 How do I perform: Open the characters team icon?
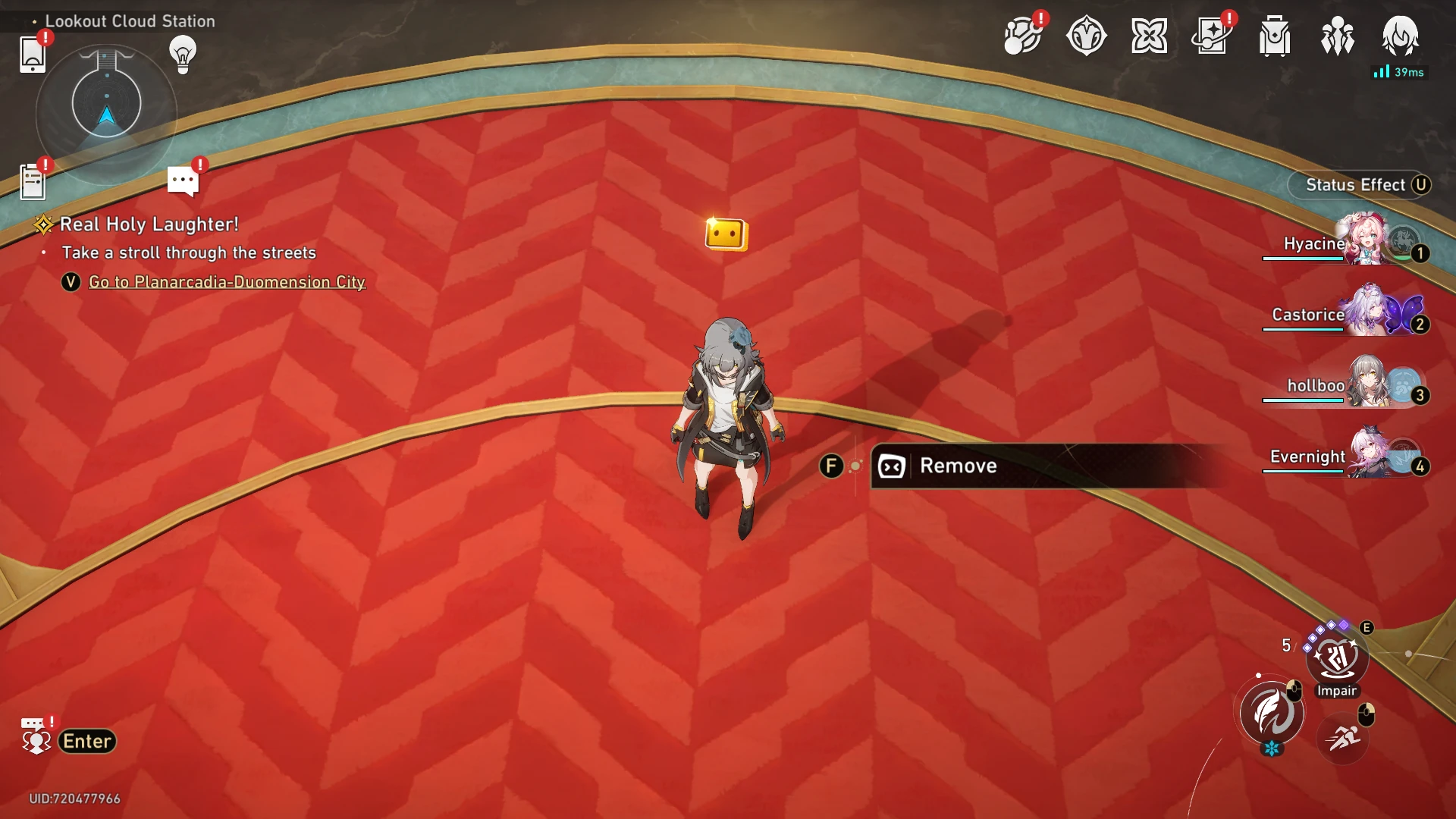(x=1337, y=36)
